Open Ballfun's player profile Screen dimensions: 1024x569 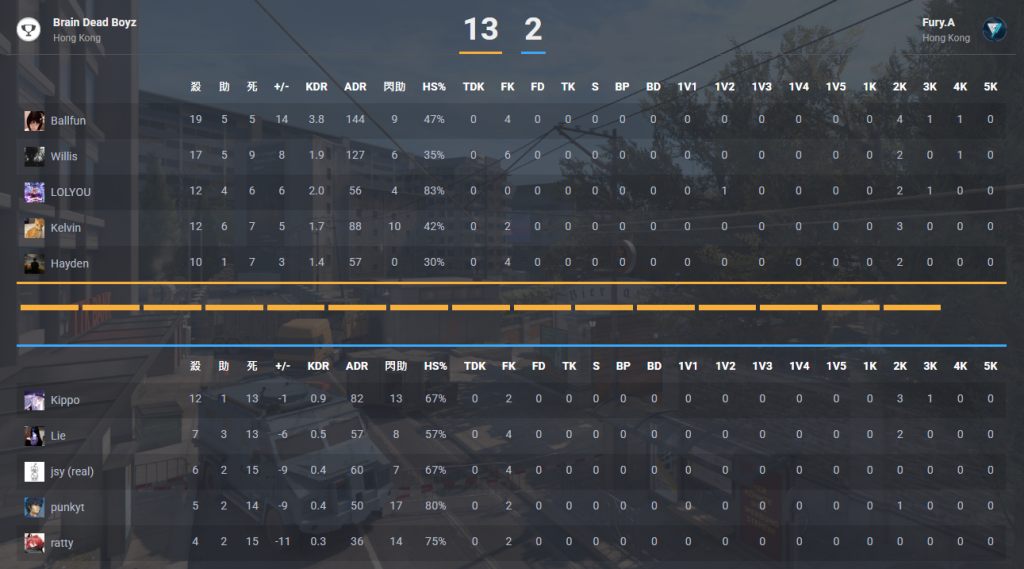69,120
